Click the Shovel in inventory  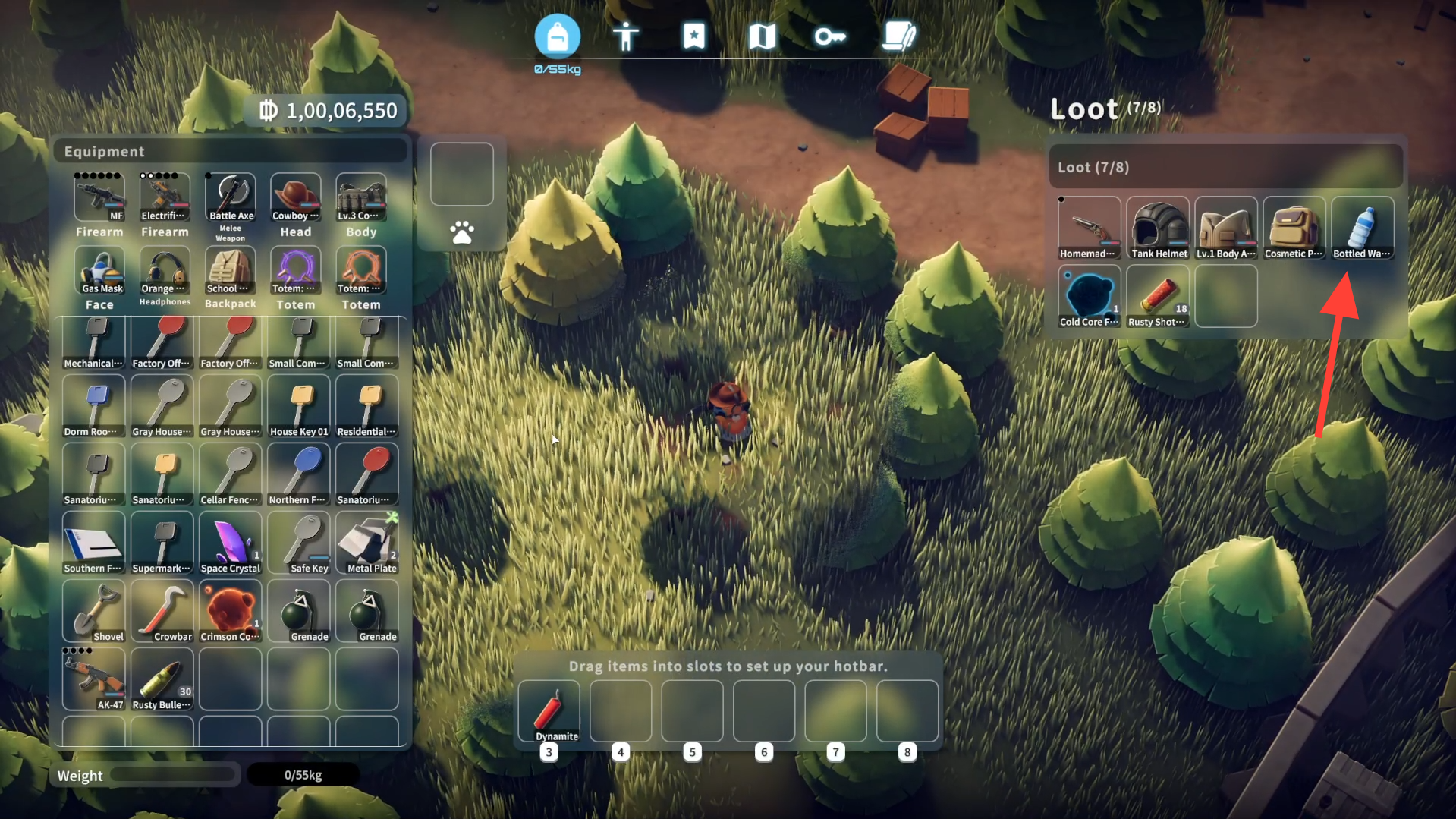(94, 611)
